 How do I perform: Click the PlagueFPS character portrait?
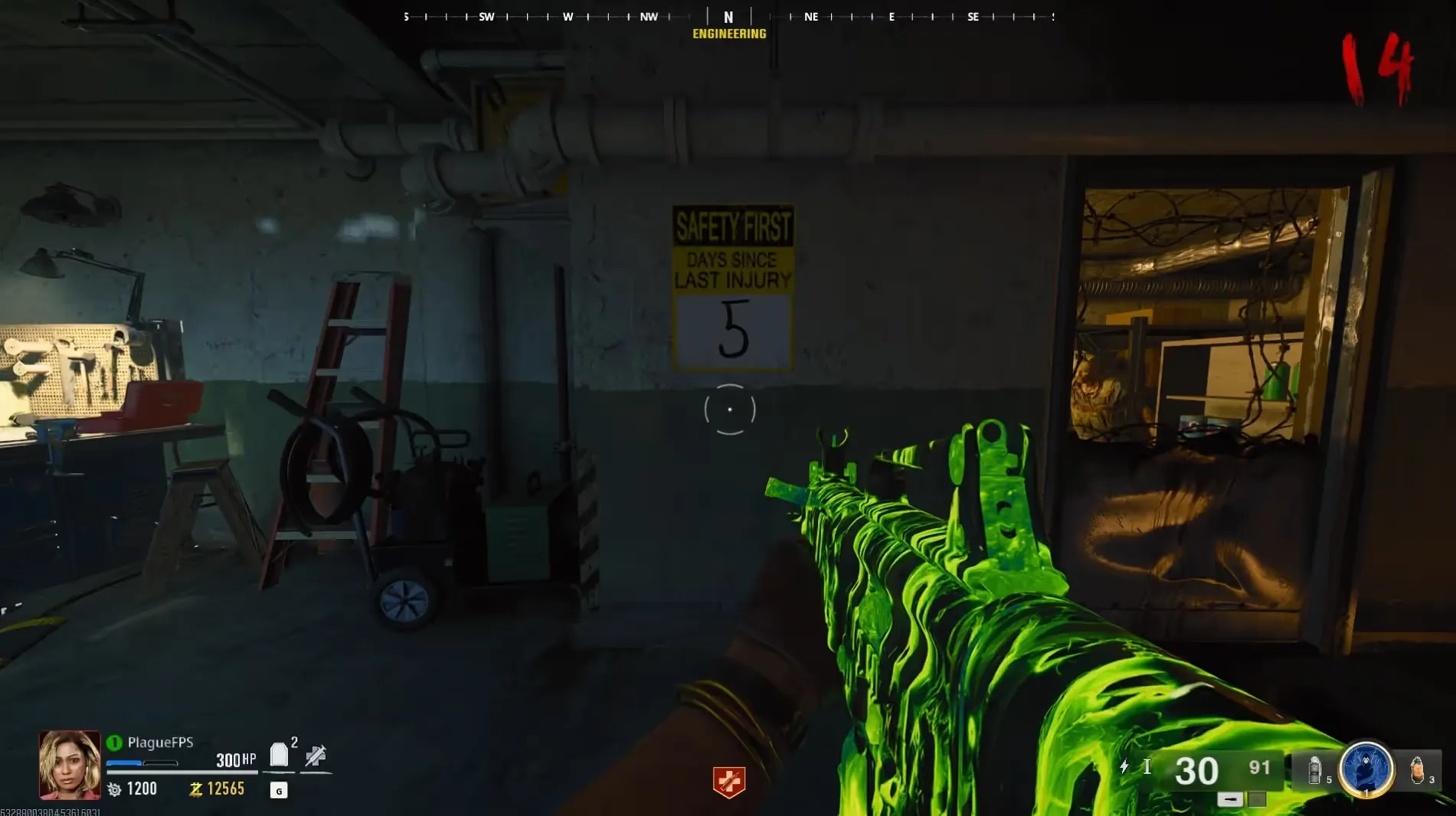[x=70, y=764]
